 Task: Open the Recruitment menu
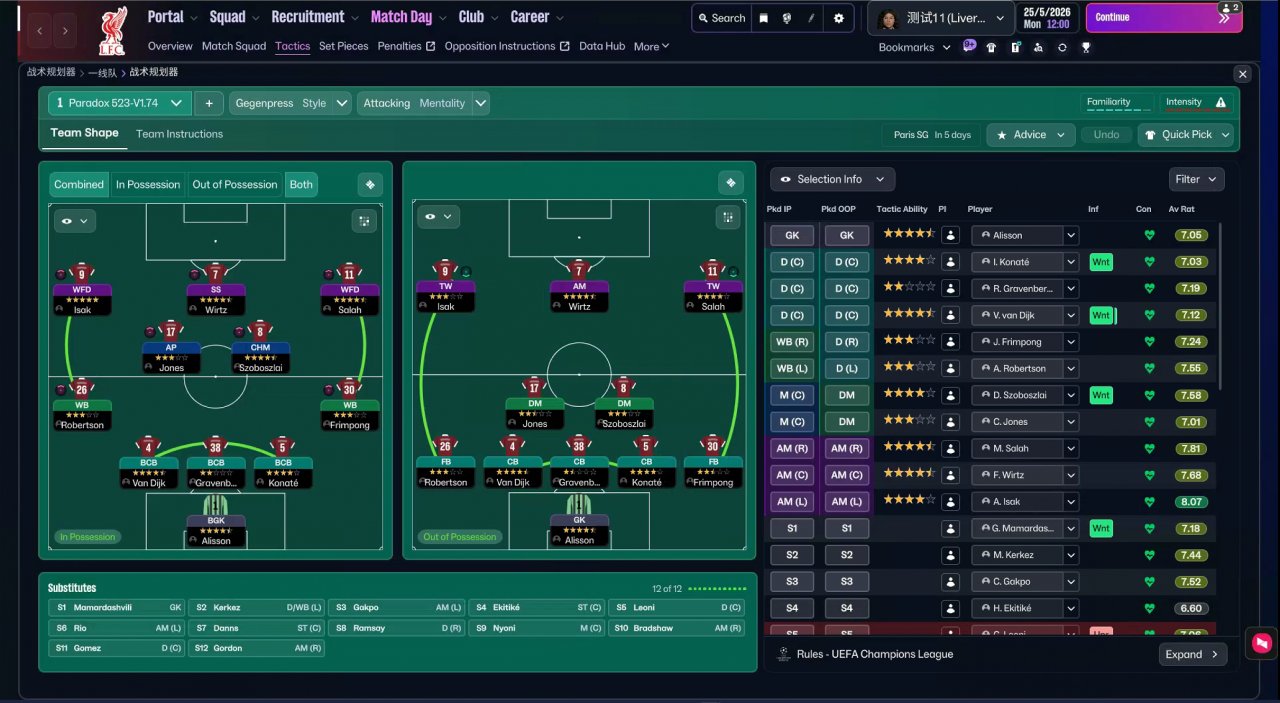pos(314,17)
